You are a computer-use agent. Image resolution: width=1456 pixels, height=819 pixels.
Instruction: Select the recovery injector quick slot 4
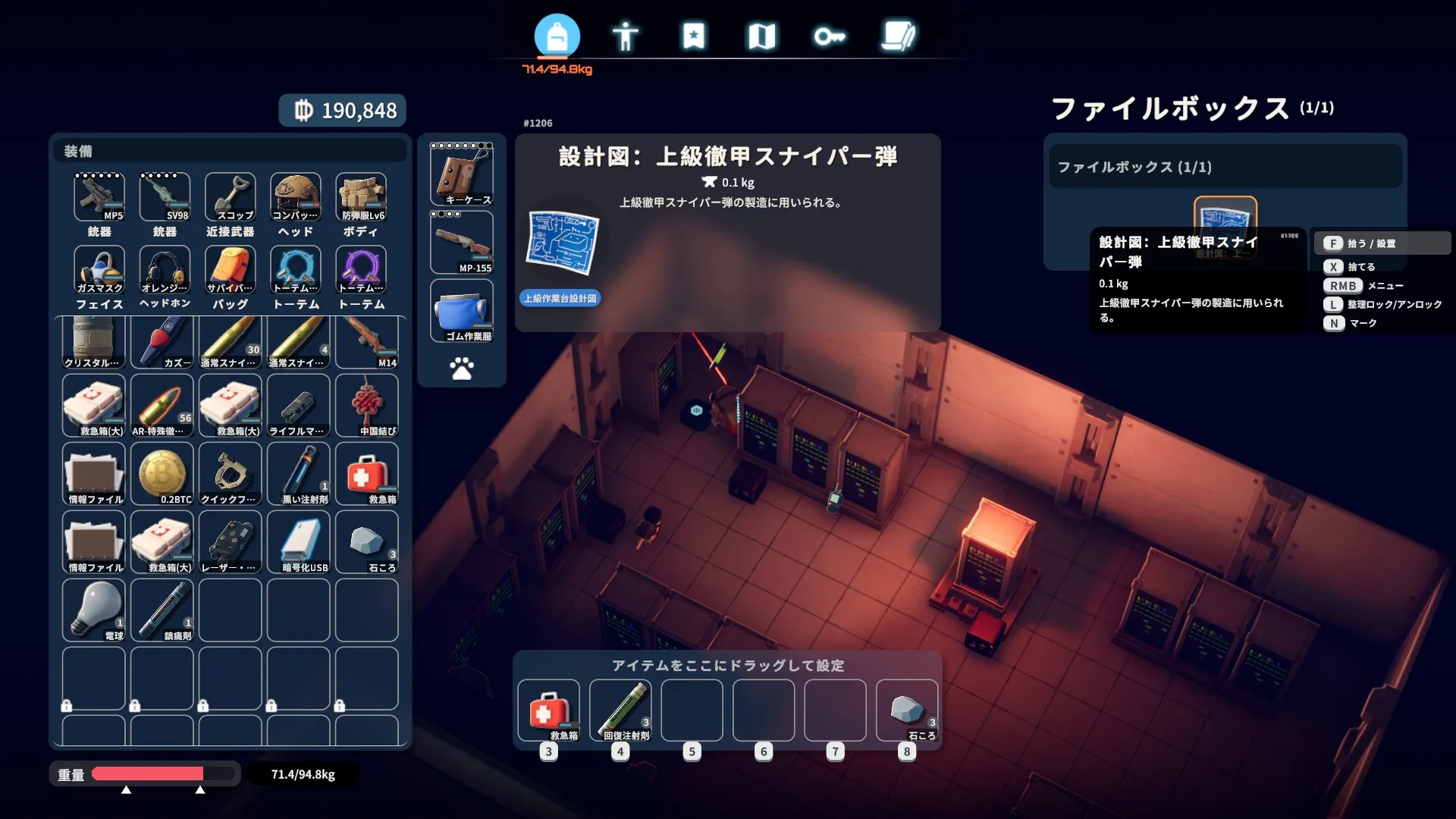620,711
